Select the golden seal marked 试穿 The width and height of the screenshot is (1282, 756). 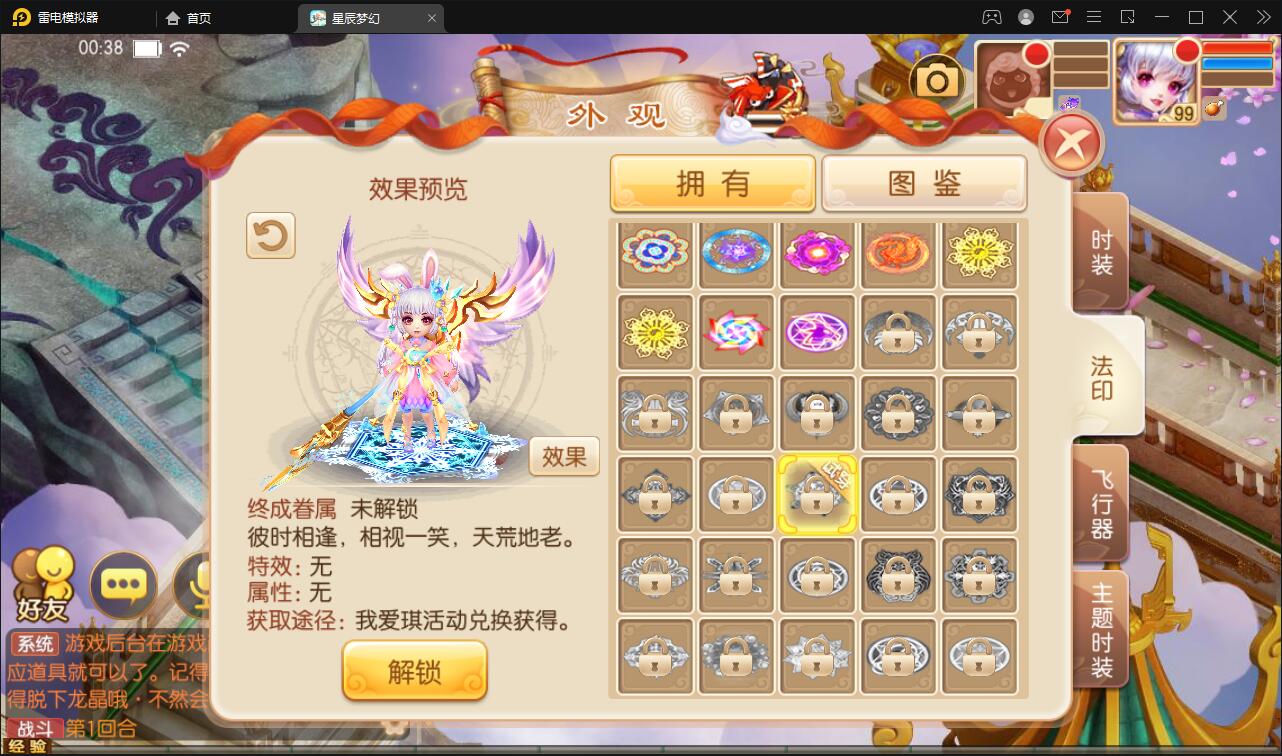click(817, 494)
